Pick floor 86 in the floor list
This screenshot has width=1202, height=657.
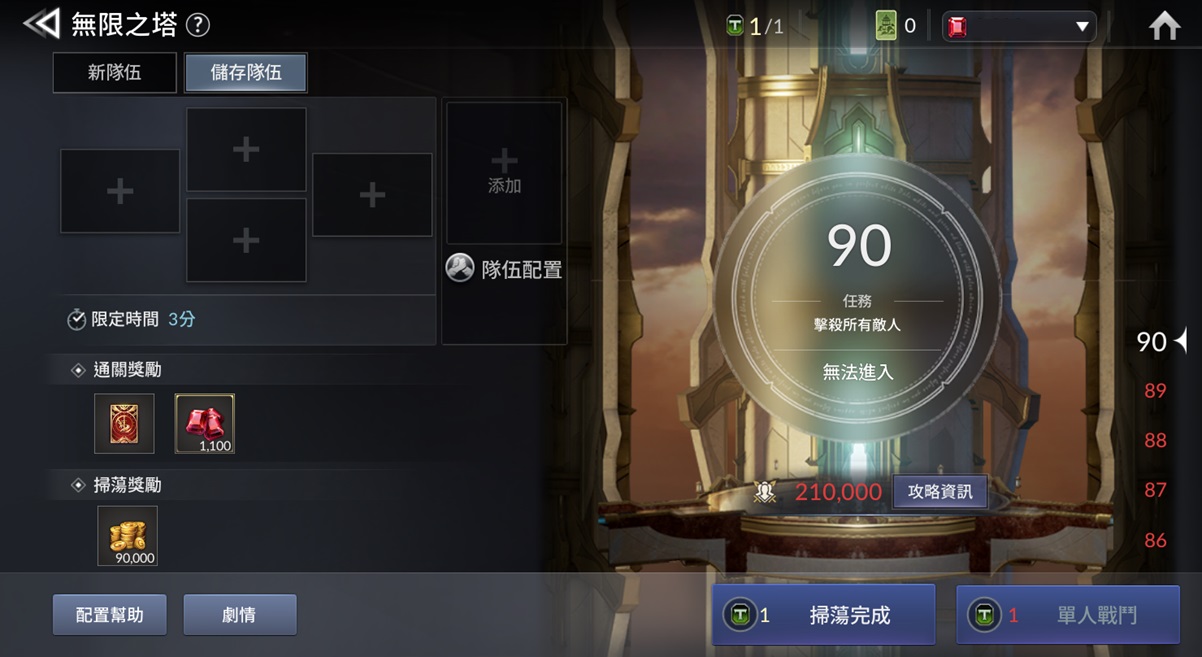pyautogui.click(x=1155, y=540)
